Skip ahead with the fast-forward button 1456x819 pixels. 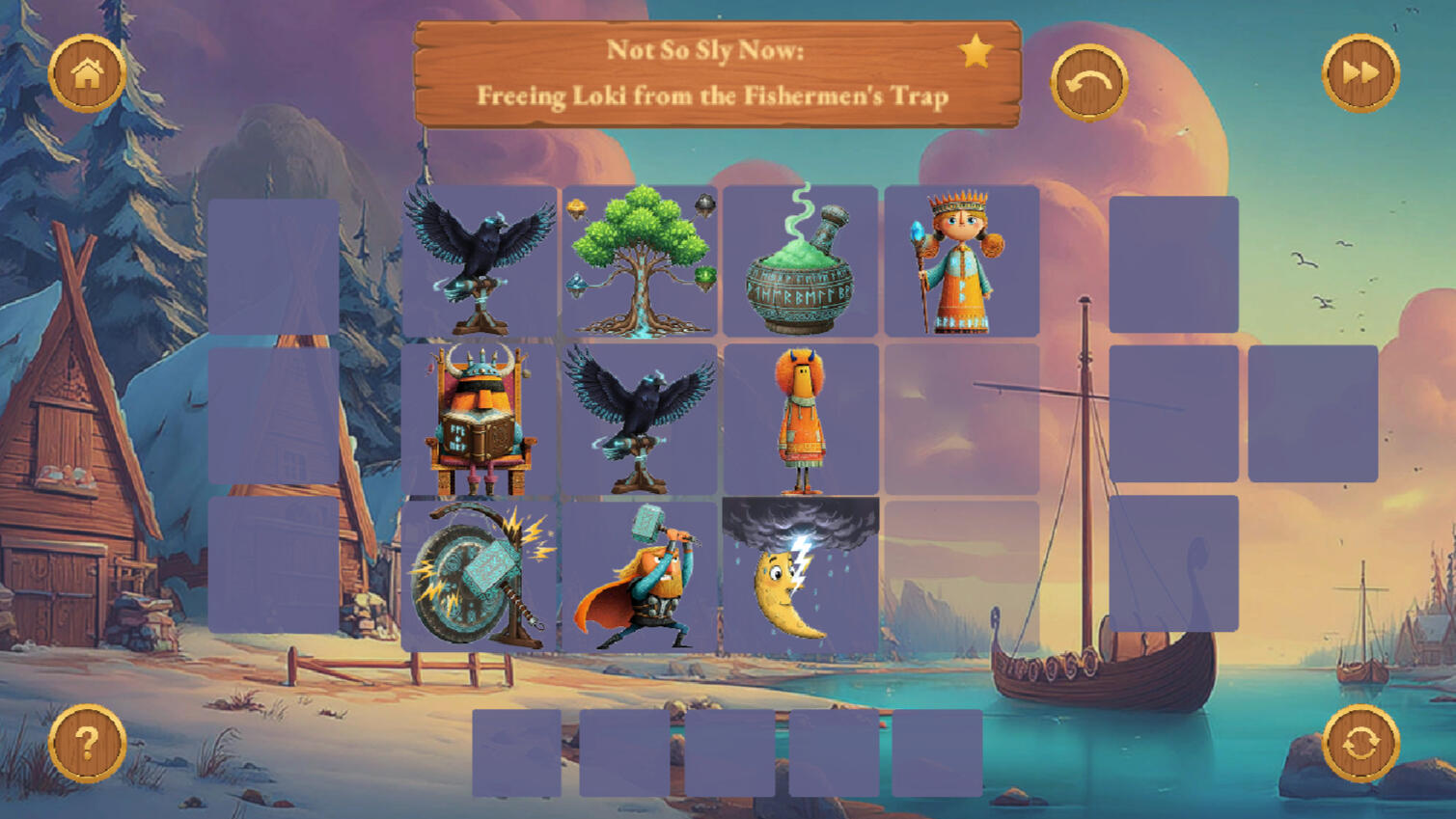coord(1360,72)
